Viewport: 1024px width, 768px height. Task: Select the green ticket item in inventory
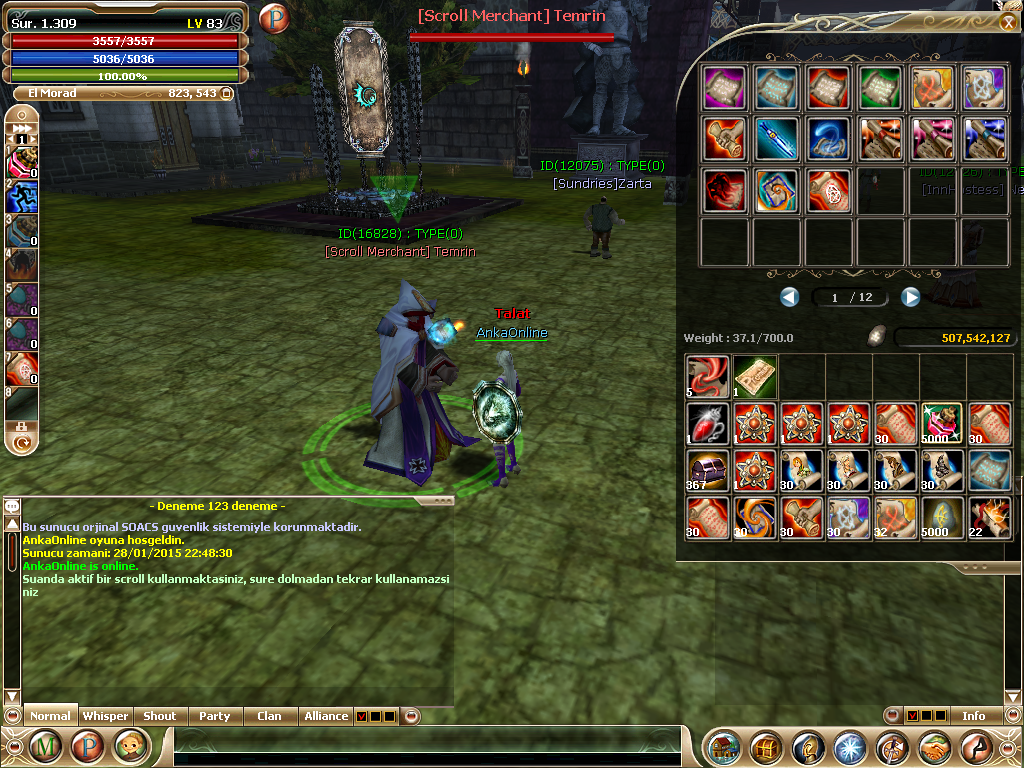pos(754,375)
